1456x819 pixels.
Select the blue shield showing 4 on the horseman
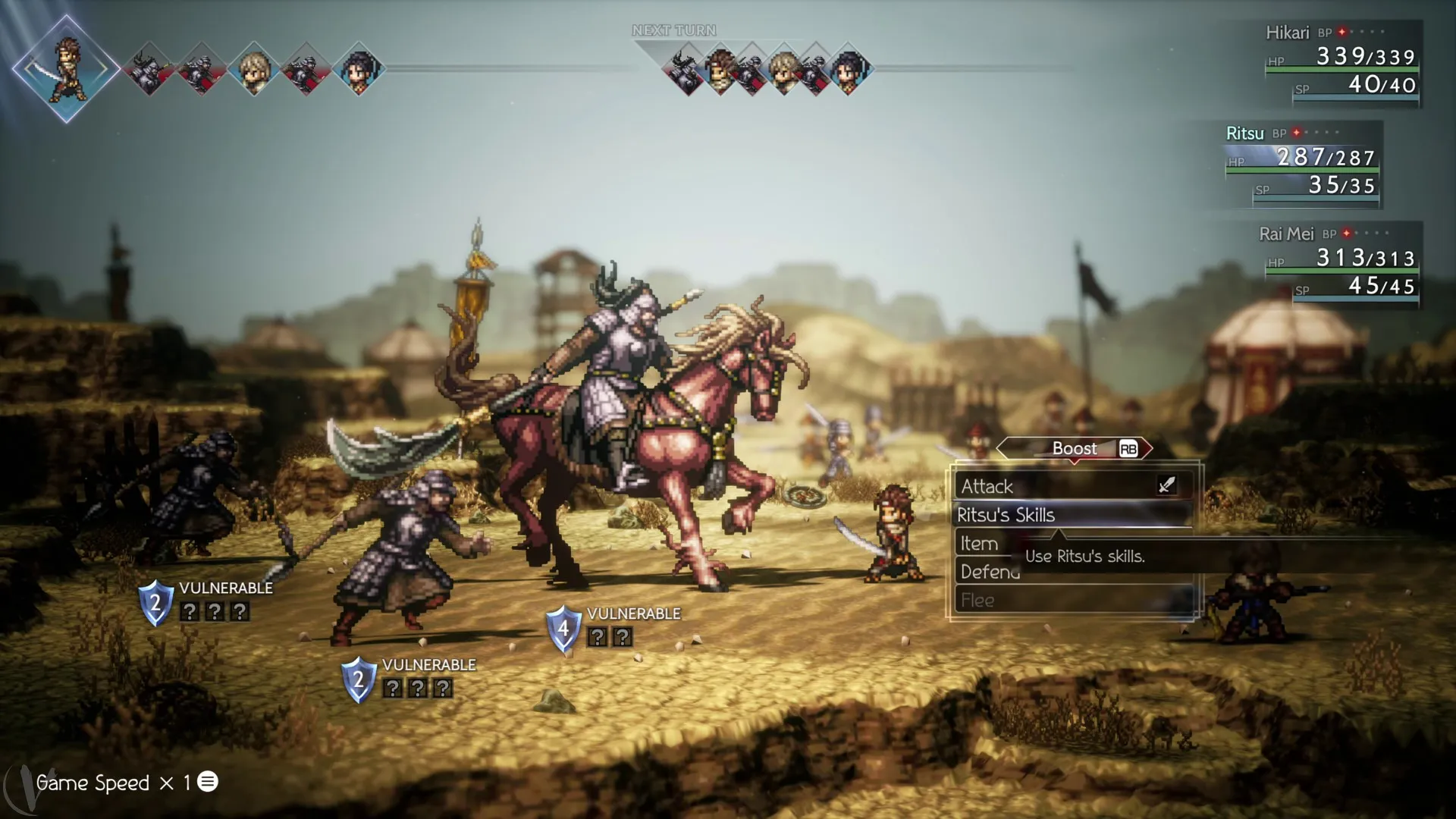pos(564,628)
